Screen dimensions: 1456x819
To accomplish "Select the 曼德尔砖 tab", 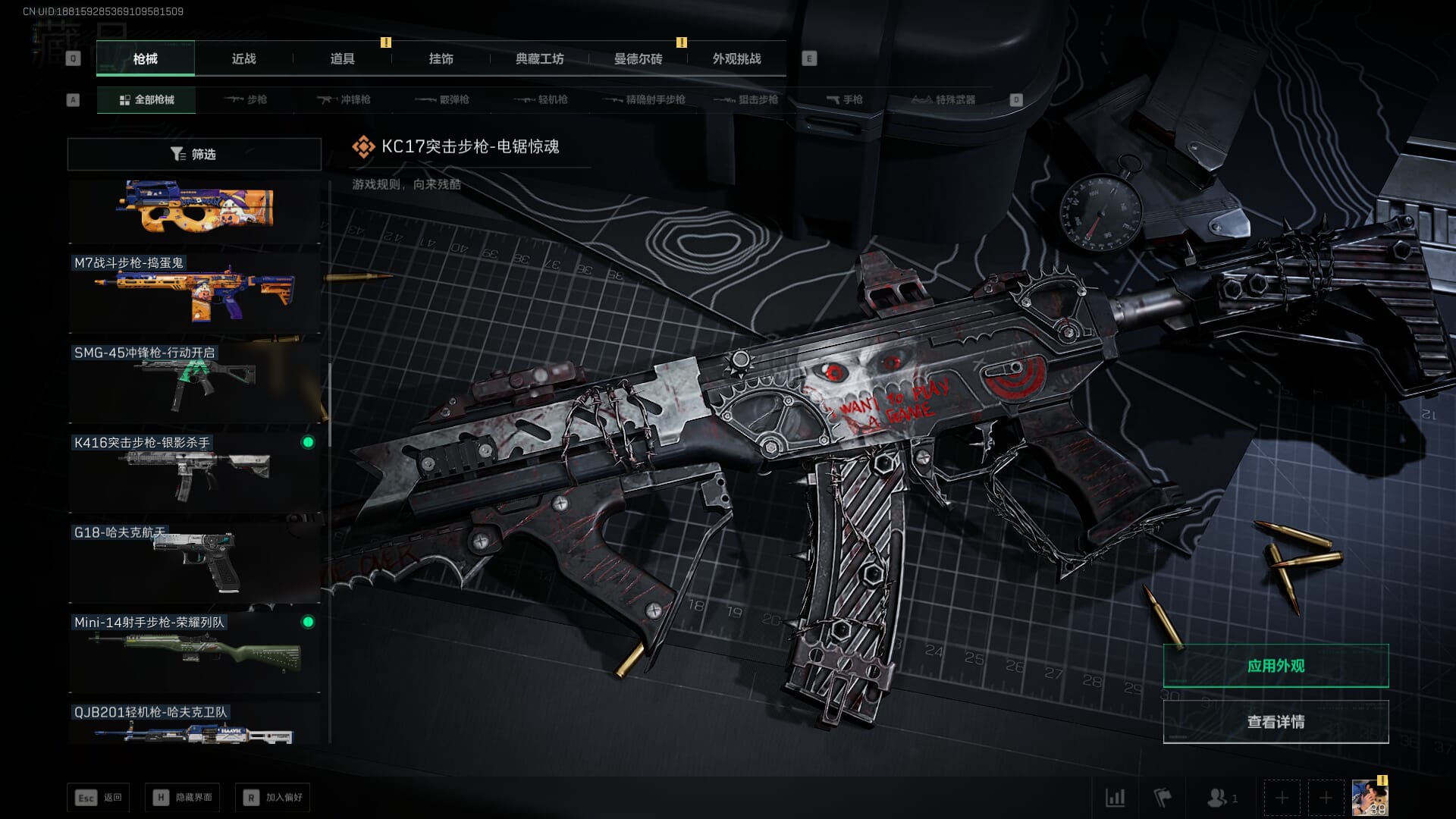I will click(638, 59).
